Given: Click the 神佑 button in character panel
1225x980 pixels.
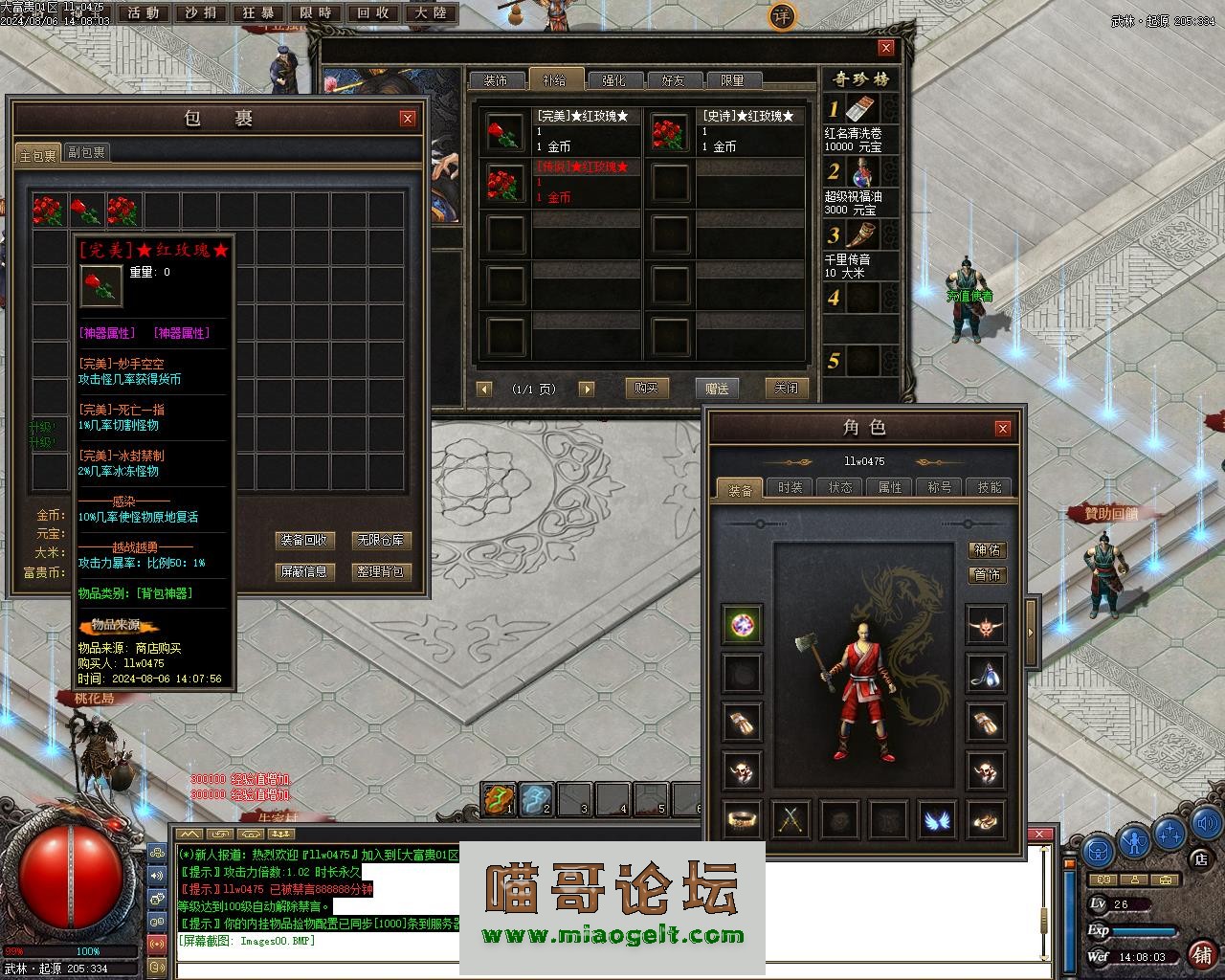Looking at the screenshot, I should pyautogui.click(x=987, y=550).
